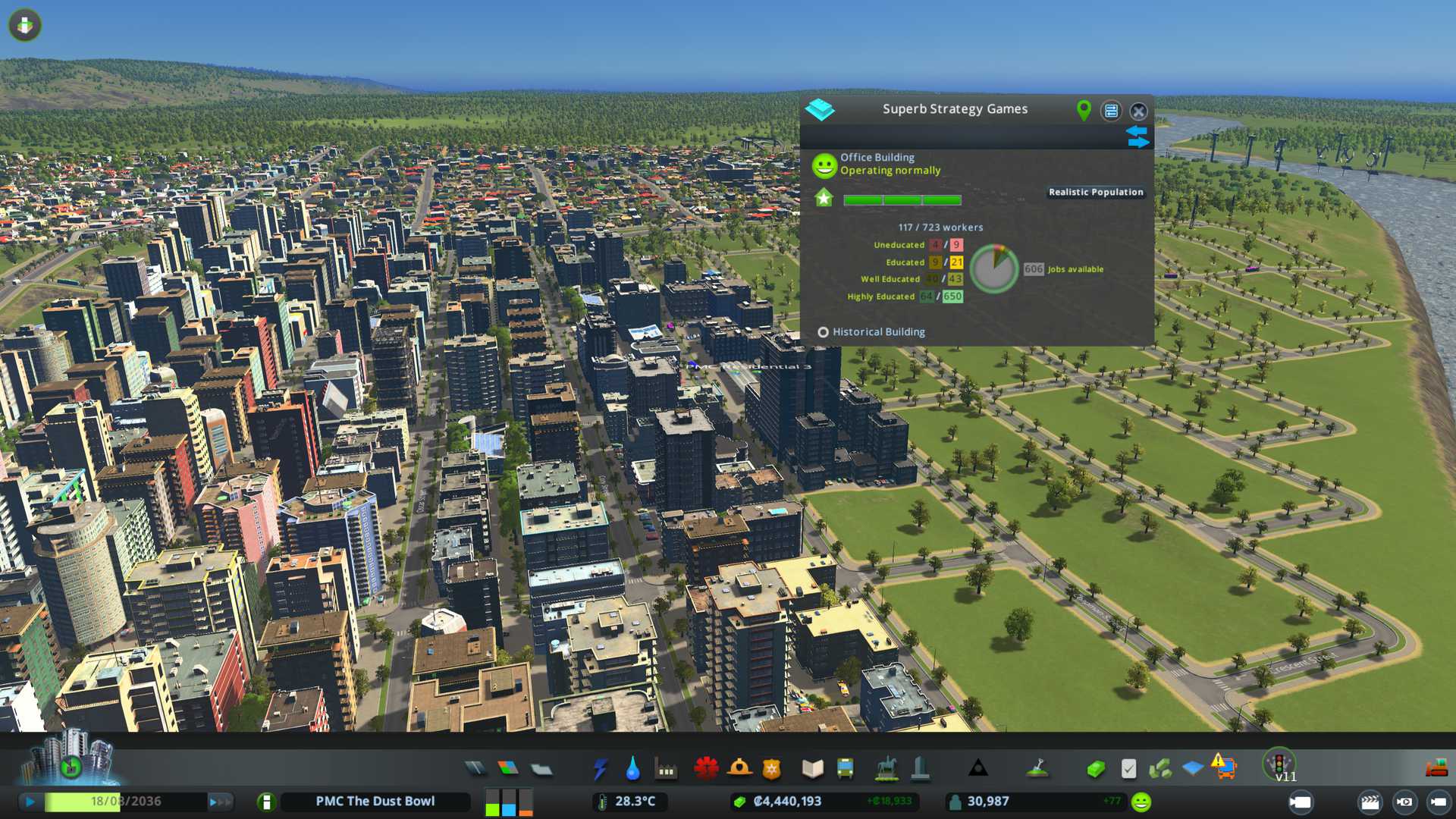Image resolution: width=1456 pixels, height=819 pixels.
Task: Open city info for PMC The Dust Bowl
Action: tap(375, 802)
